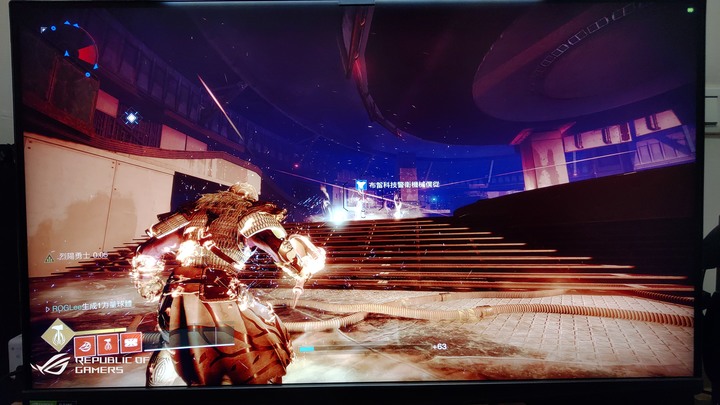
Task: Trigger the hammer melee ability icon
Action: point(107,343)
